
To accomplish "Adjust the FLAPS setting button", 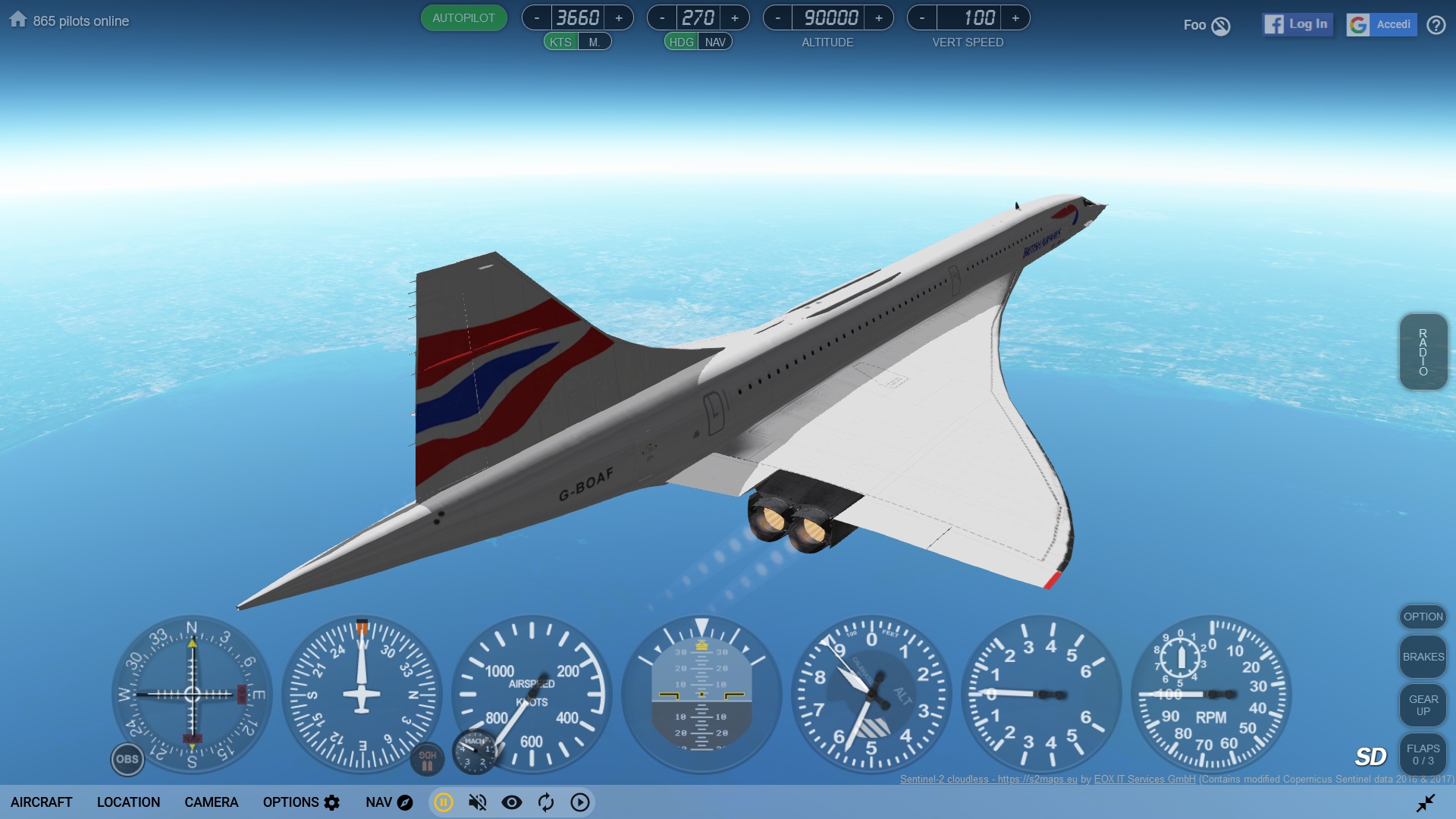I will 1423,754.
